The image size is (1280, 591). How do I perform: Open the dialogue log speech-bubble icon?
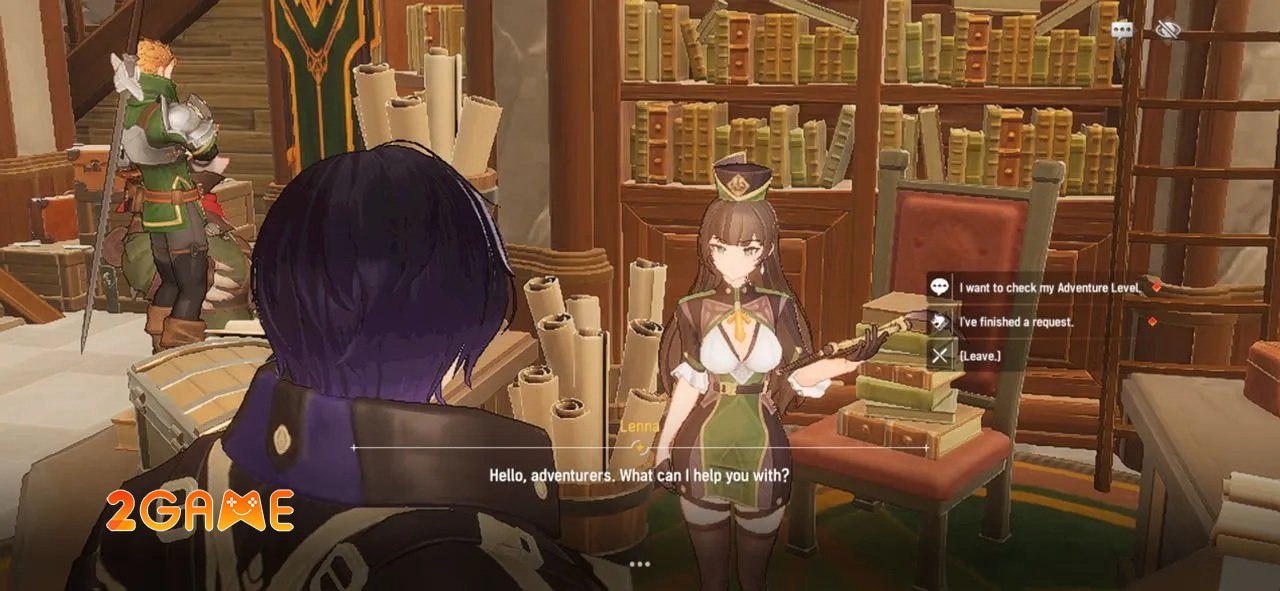pyautogui.click(x=1122, y=31)
